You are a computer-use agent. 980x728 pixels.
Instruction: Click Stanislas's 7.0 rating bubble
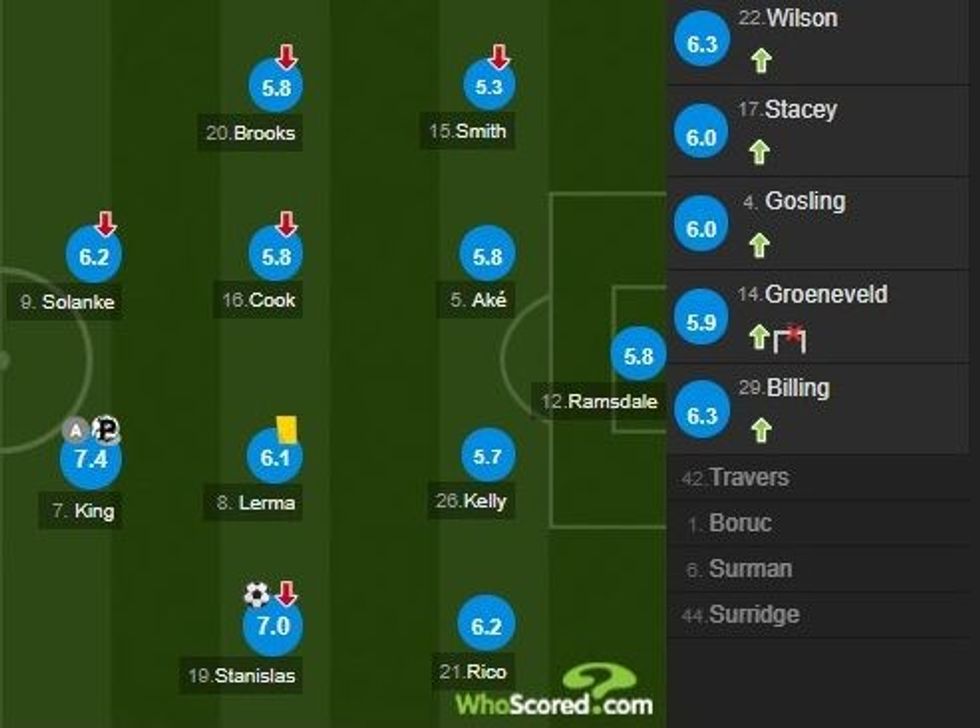tap(274, 627)
